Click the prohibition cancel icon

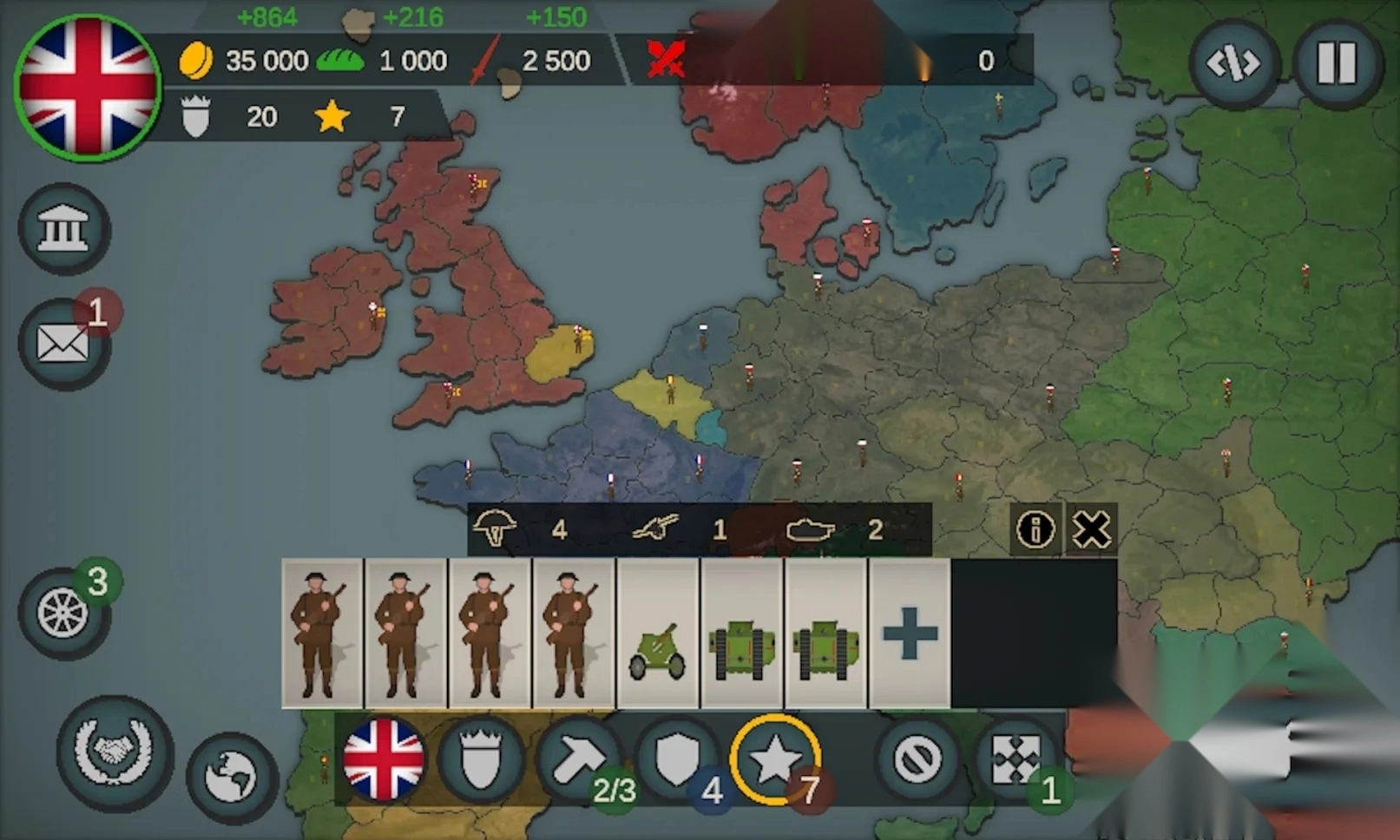[917, 760]
